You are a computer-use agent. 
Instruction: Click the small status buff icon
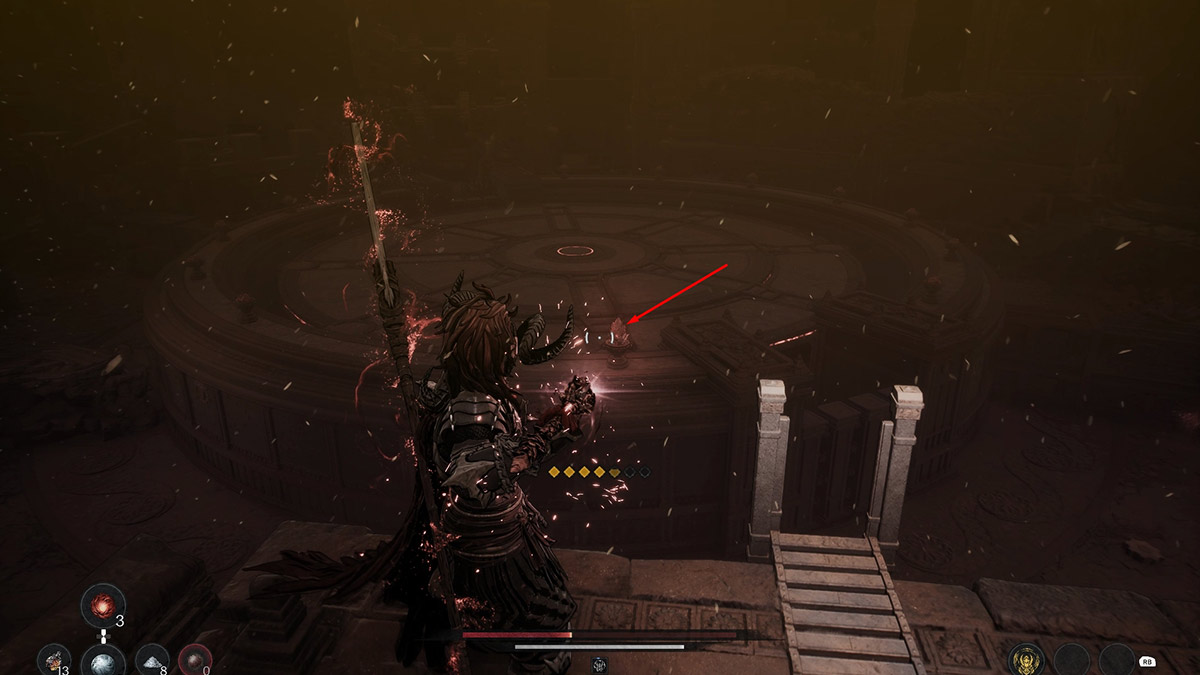pos(600,663)
